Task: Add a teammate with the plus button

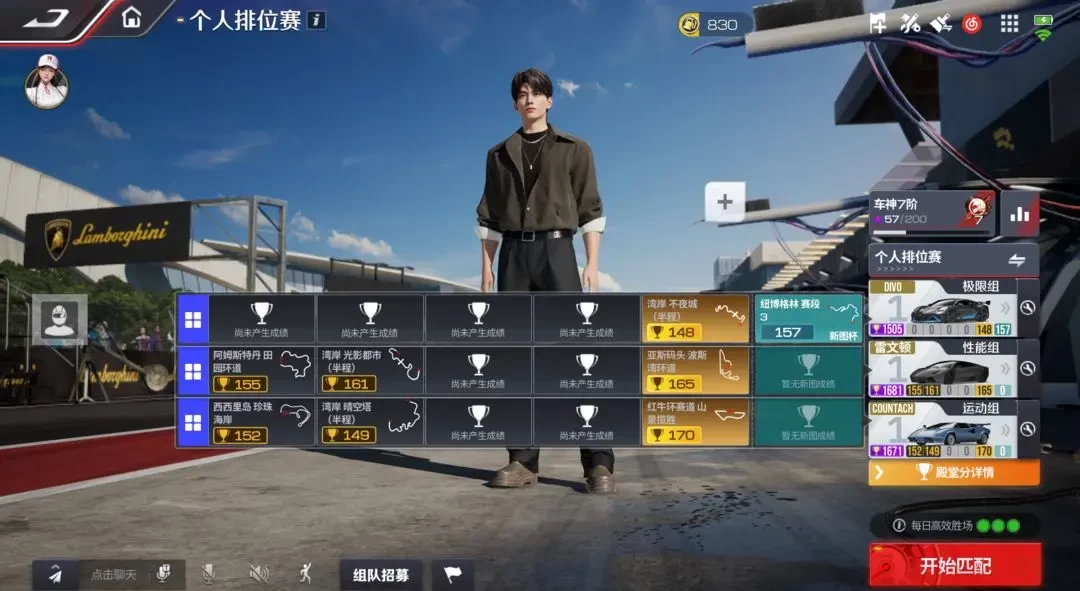Action: pyautogui.click(x=725, y=202)
